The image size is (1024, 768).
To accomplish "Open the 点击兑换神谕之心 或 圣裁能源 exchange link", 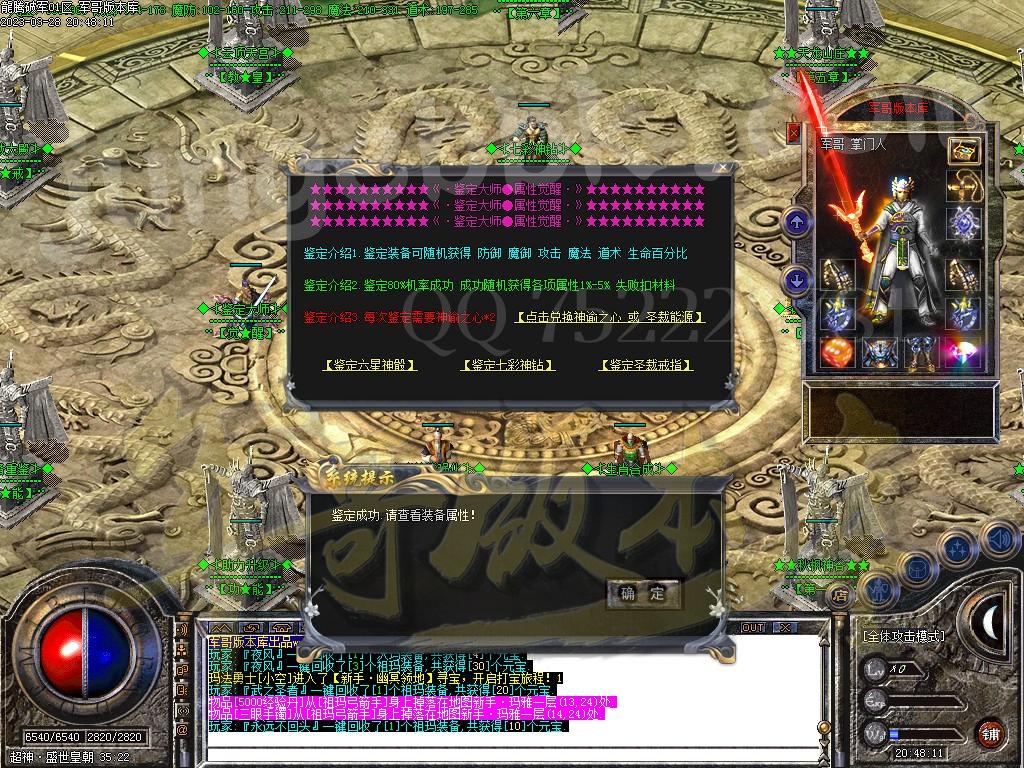I will [610, 317].
